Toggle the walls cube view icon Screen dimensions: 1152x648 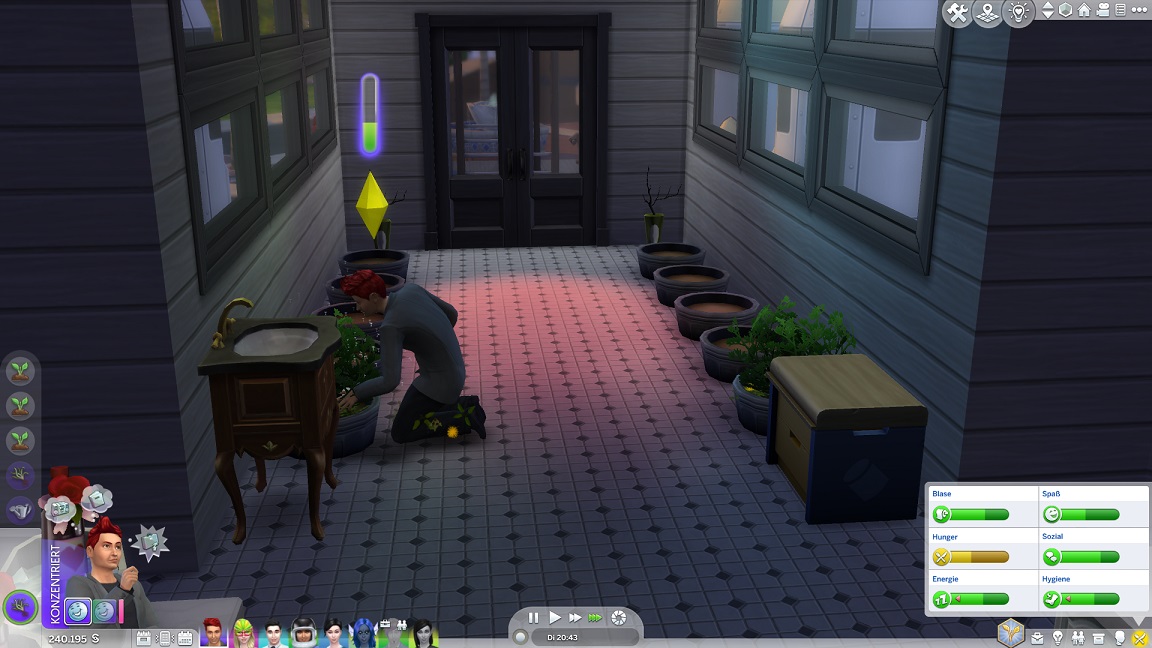click(x=1066, y=11)
